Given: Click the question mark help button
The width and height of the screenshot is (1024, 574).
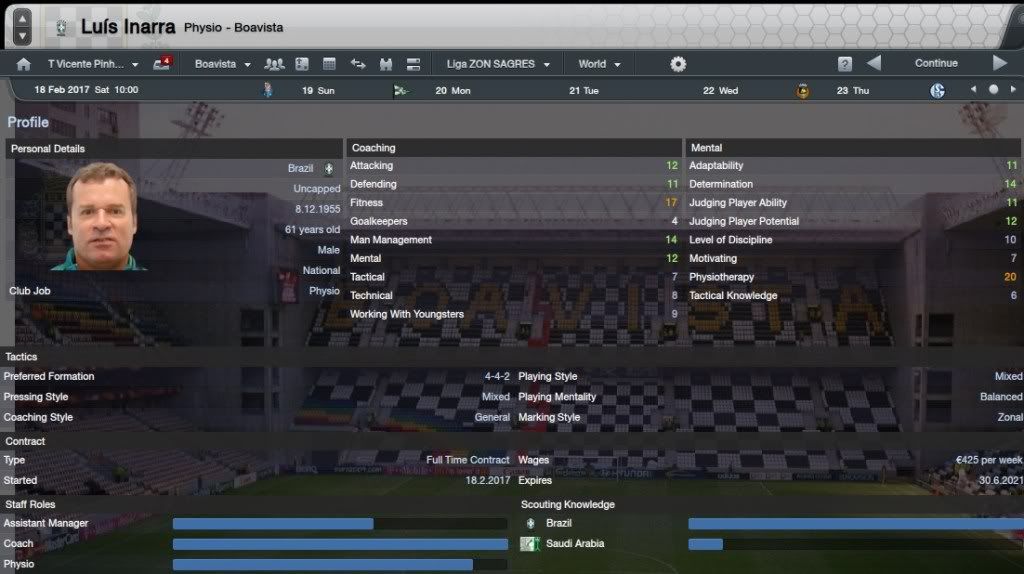Looking at the screenshot, I should tap(845, 64).
